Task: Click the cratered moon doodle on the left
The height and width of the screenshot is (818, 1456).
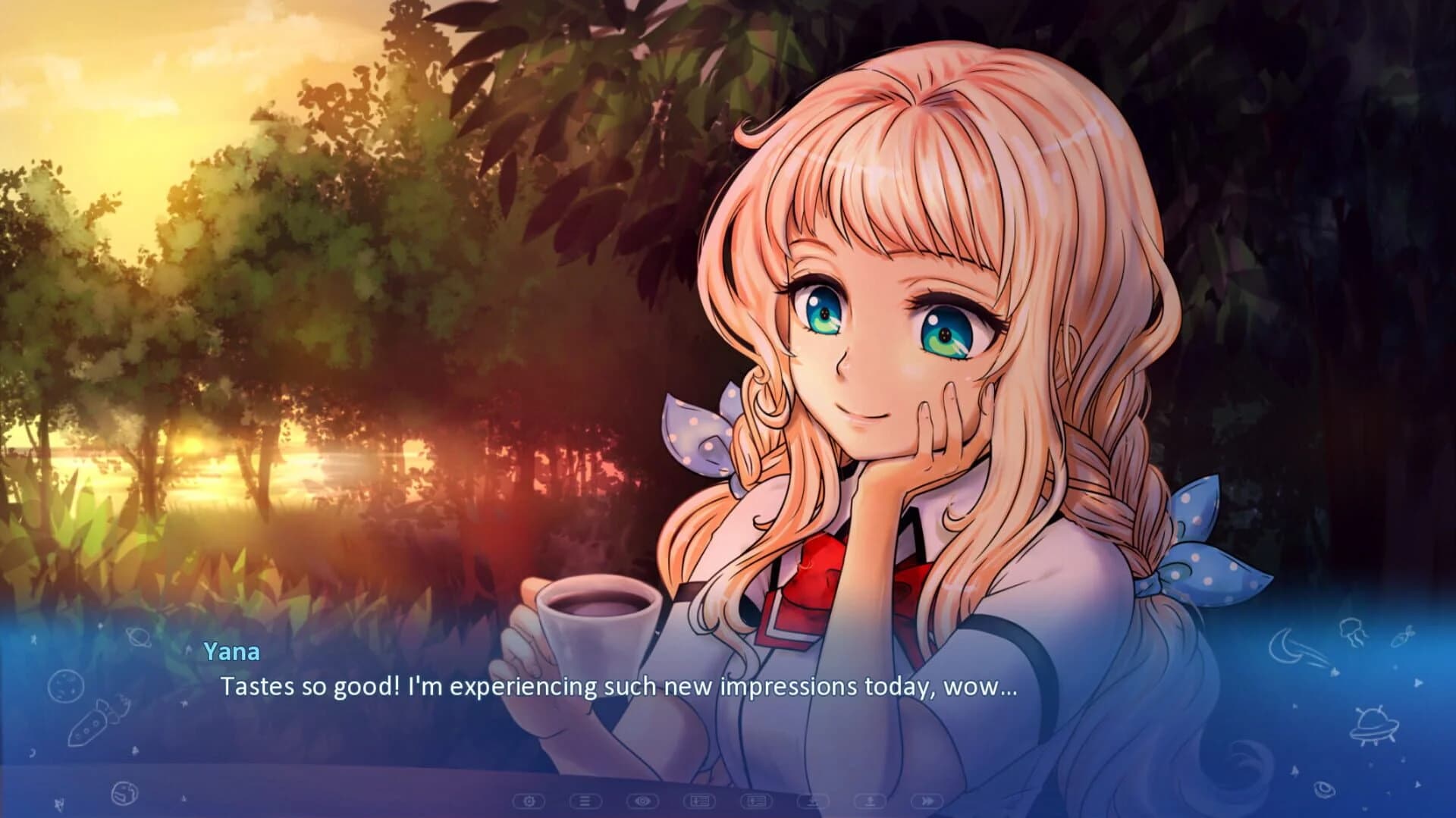Action: (66, 685)
